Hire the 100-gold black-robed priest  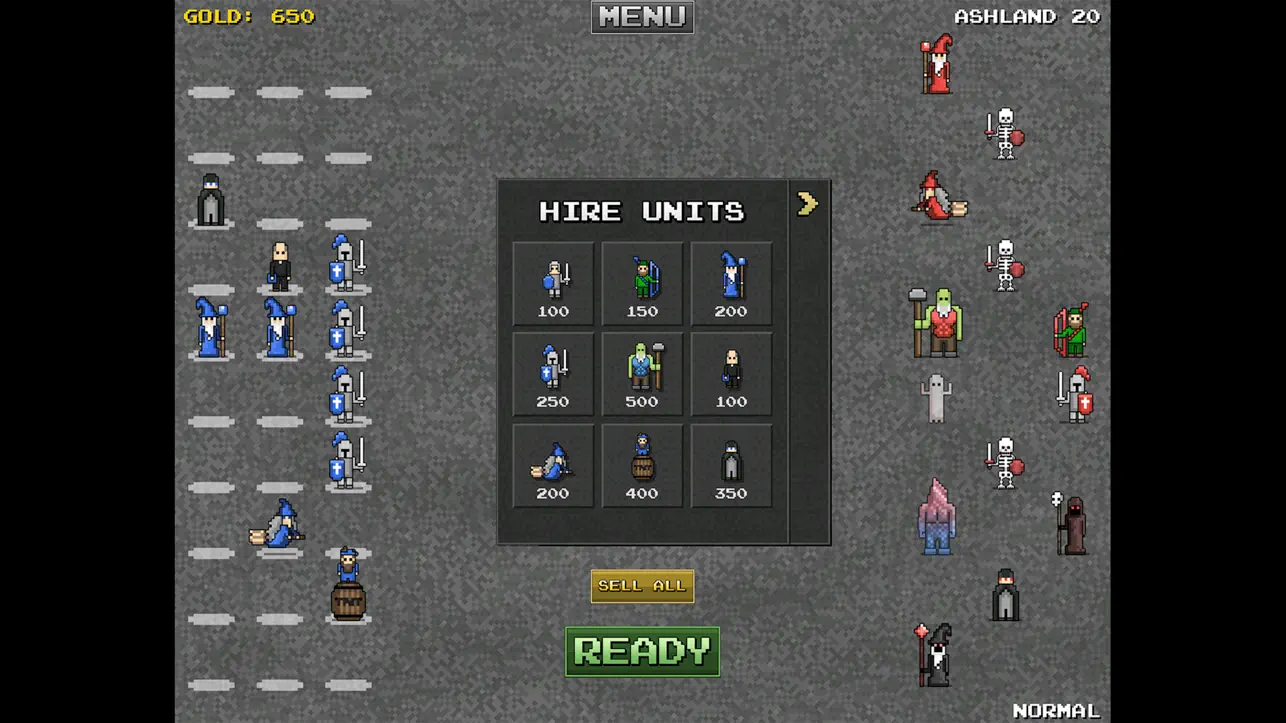pos(731,373)
